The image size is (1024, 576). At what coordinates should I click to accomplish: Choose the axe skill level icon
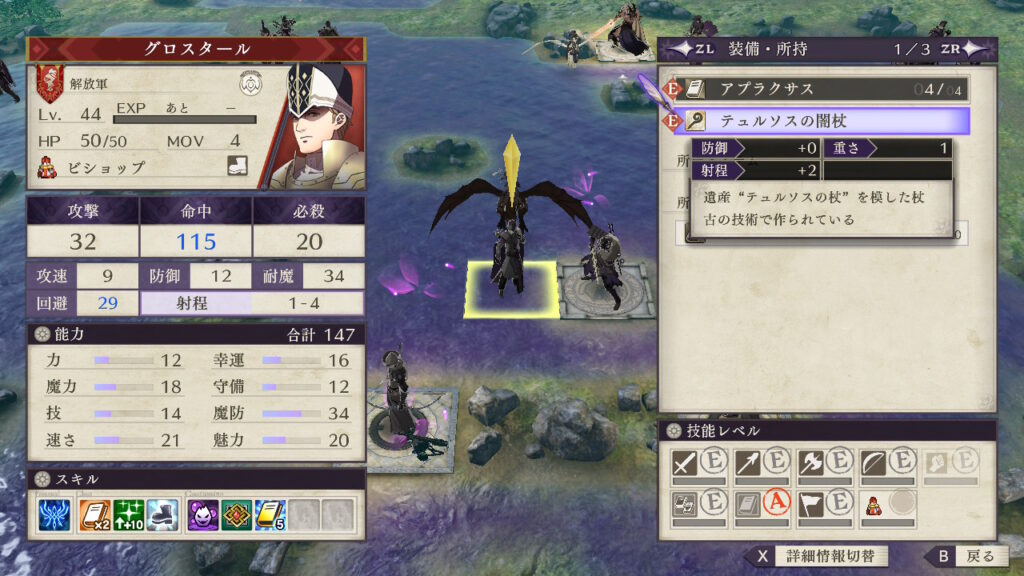coord(810,462)
